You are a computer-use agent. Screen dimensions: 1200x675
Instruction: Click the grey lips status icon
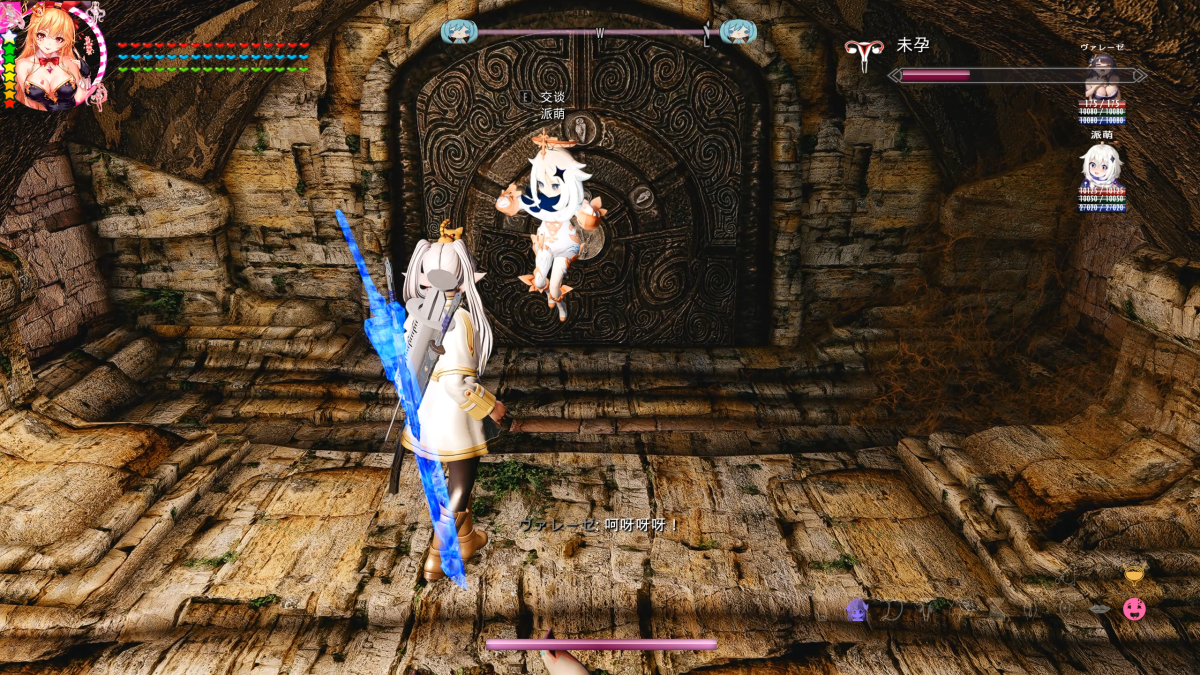1099,609
